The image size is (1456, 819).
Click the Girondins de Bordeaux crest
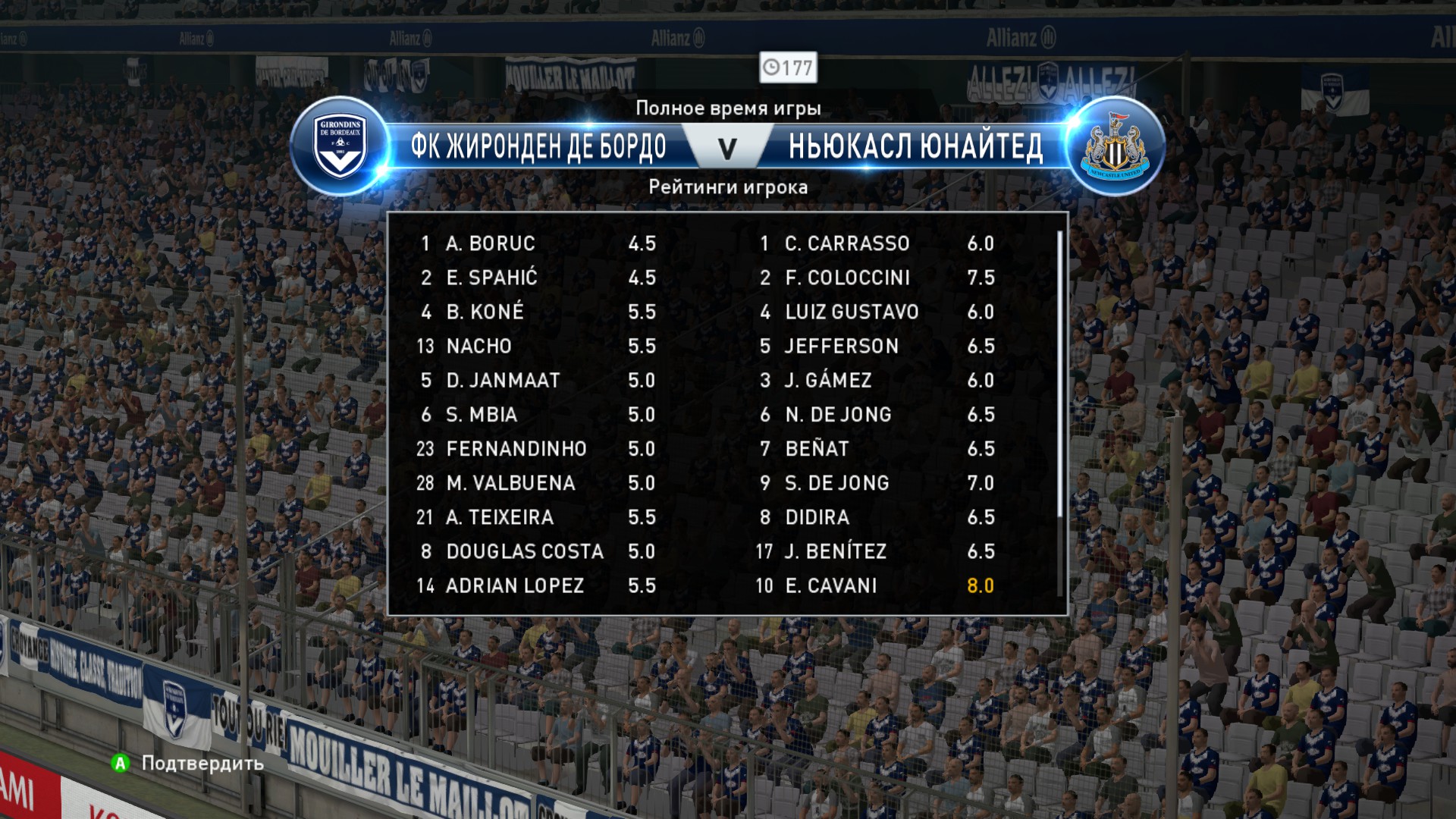340,146
